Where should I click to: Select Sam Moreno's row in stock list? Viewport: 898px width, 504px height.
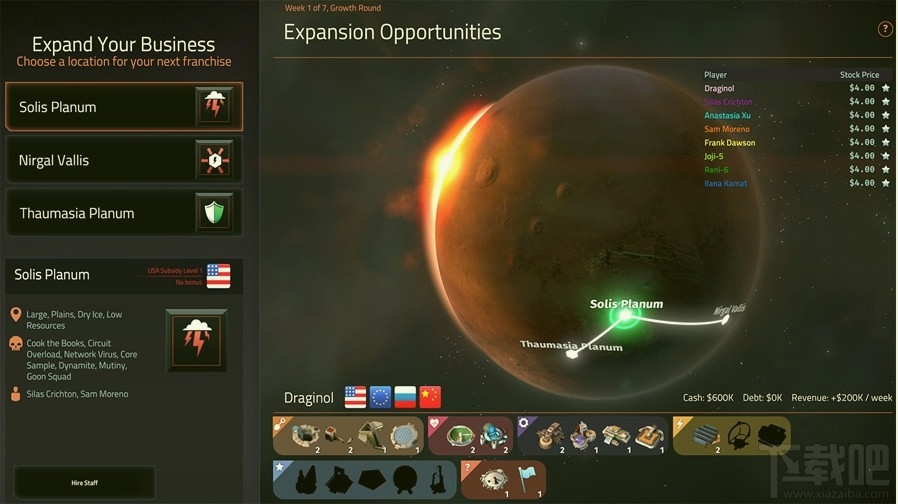click(726, 129)
